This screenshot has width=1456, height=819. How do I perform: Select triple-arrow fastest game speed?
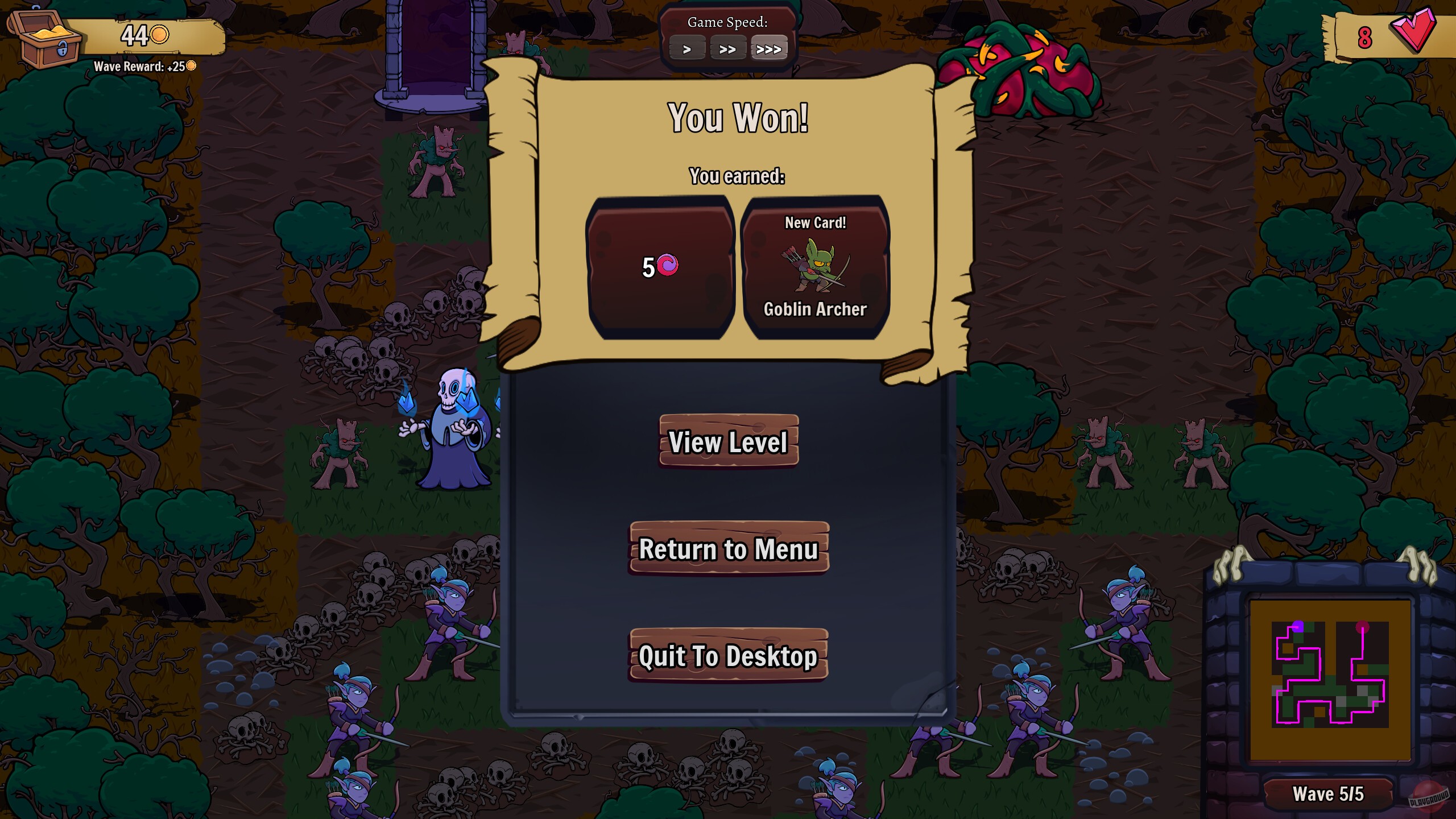click(x=770, y=49)
